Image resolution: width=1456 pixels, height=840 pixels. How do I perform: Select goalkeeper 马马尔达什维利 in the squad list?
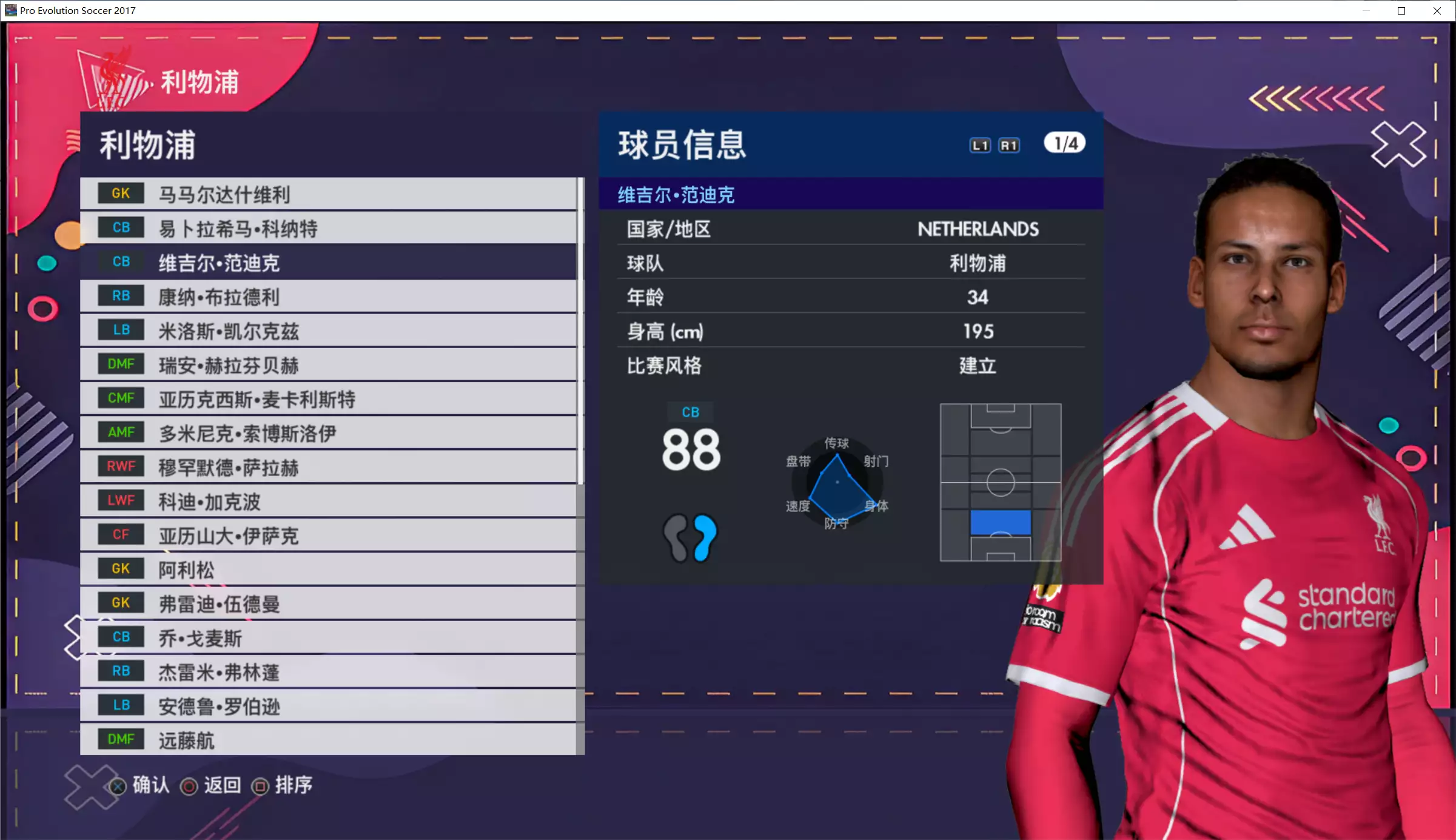point(327,194)
